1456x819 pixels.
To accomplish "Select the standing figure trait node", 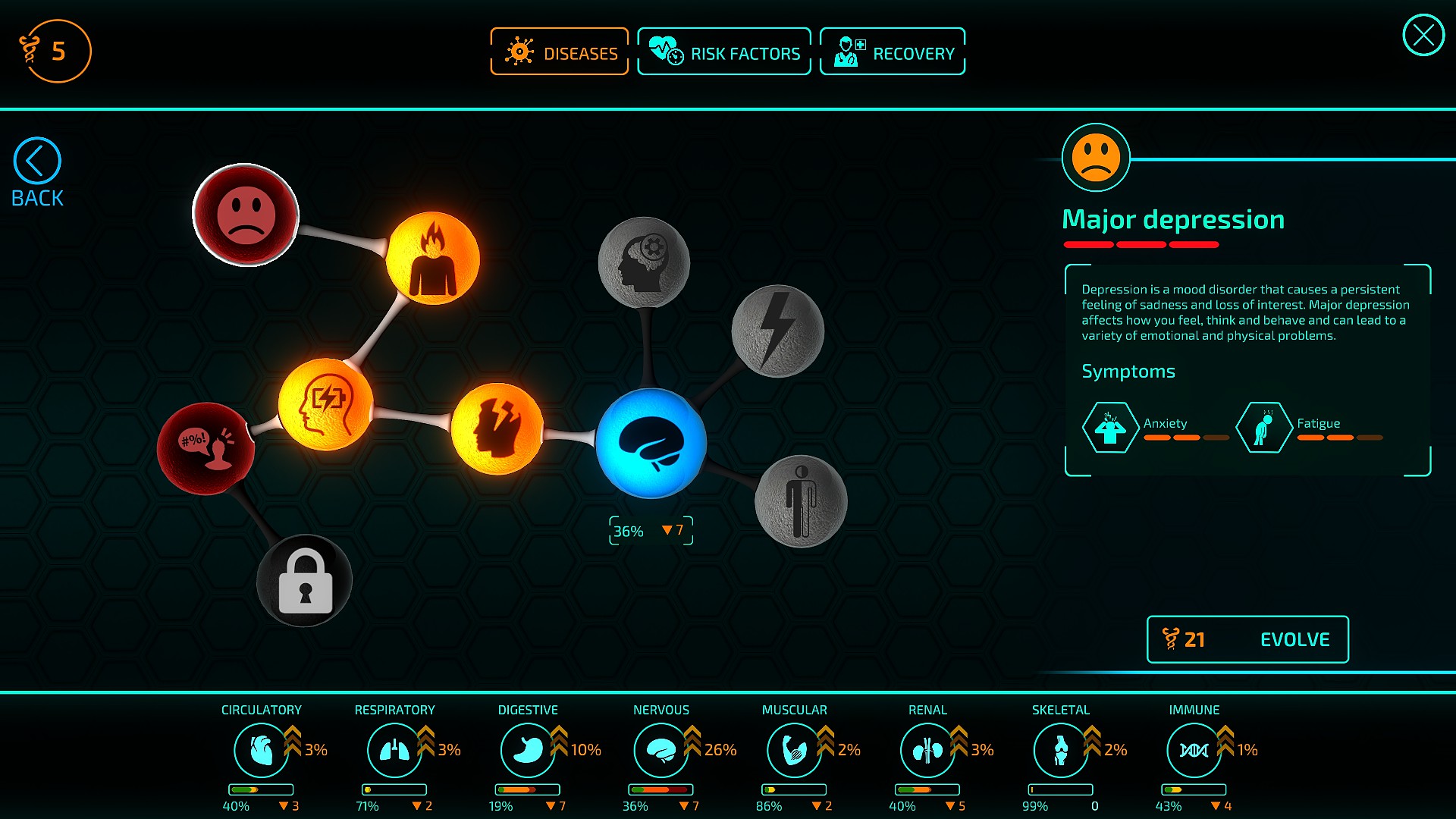I will (800, 500).
